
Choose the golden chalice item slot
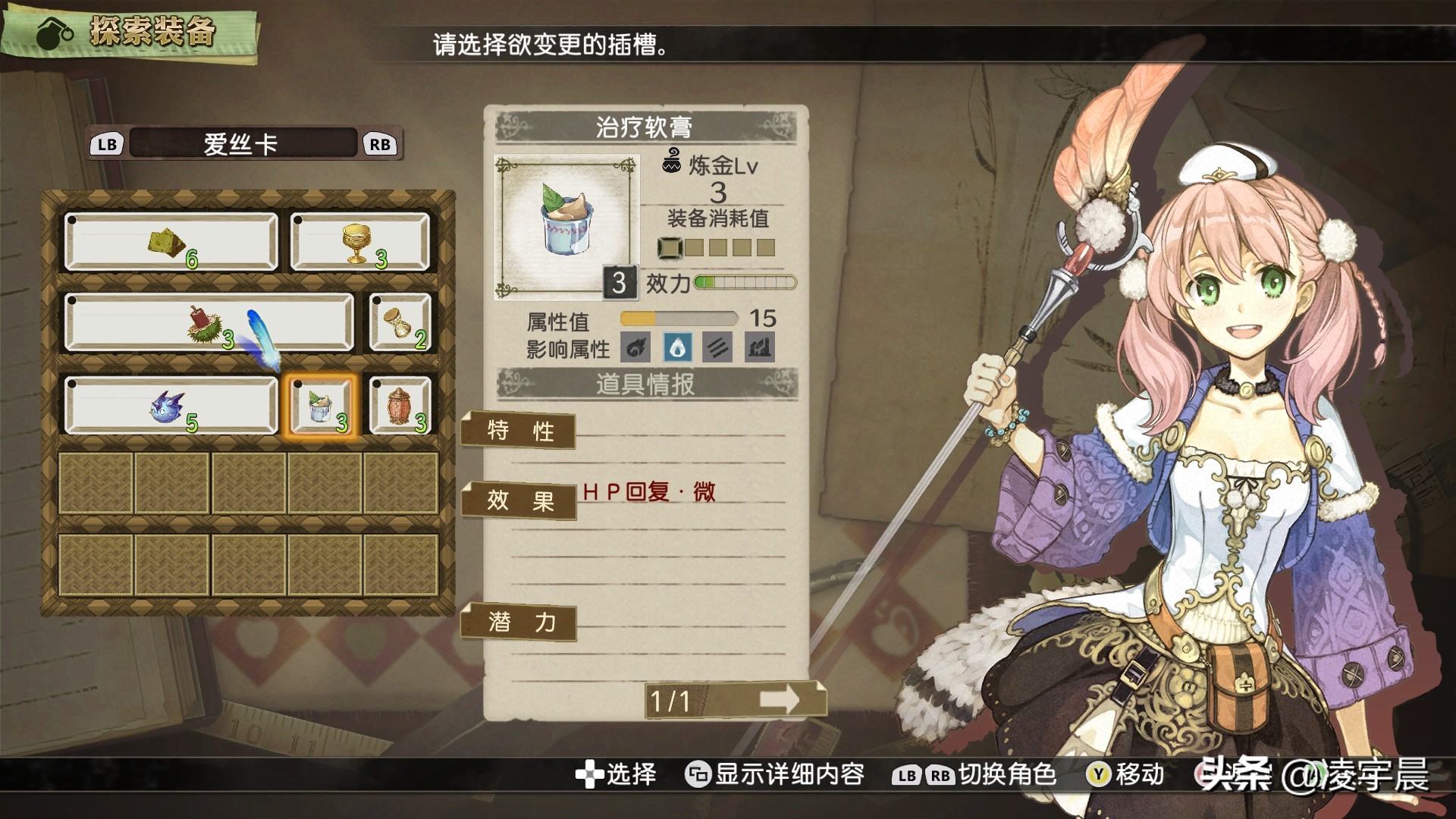point(359,243)
